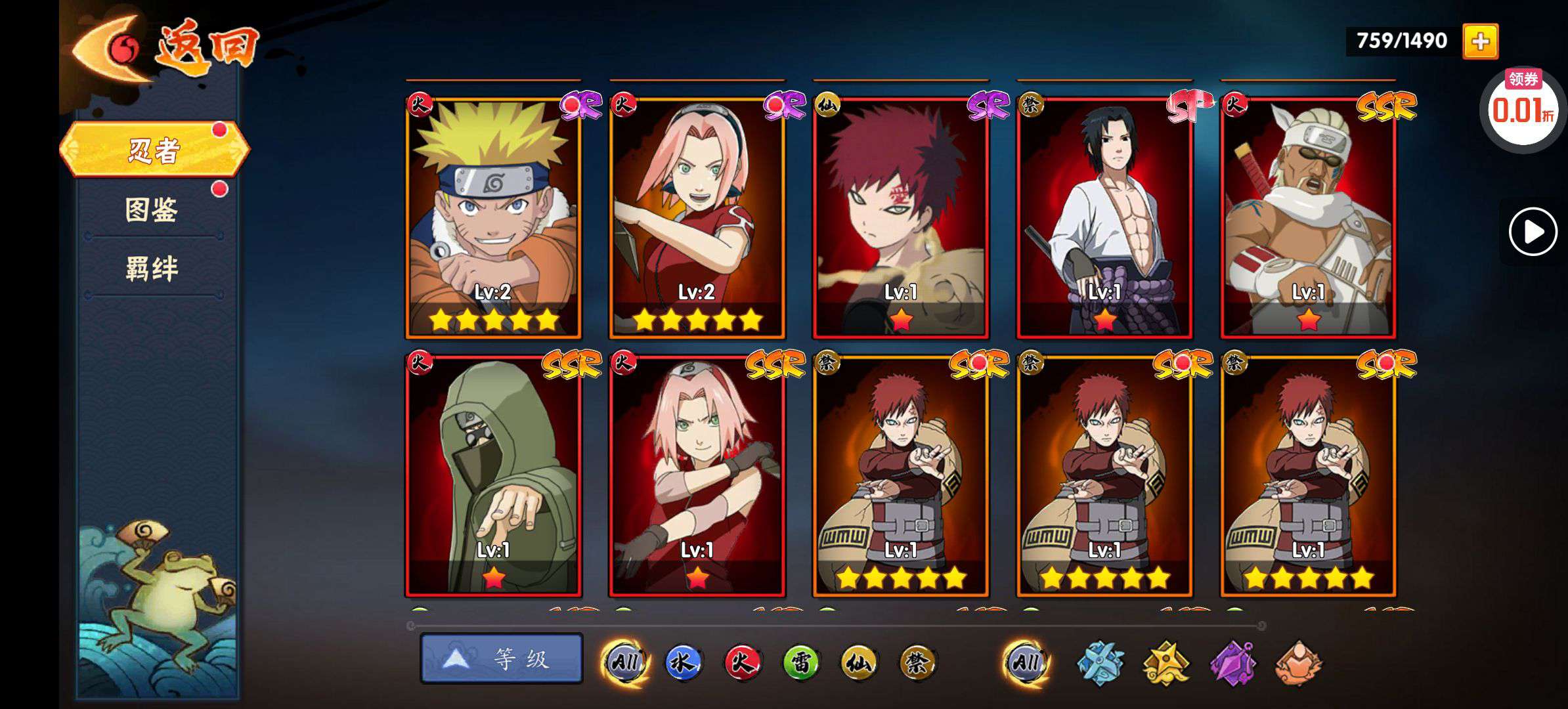Show only 雷 element ninjas
This screenshot has height=709, width=1568.
click(800, 662)
